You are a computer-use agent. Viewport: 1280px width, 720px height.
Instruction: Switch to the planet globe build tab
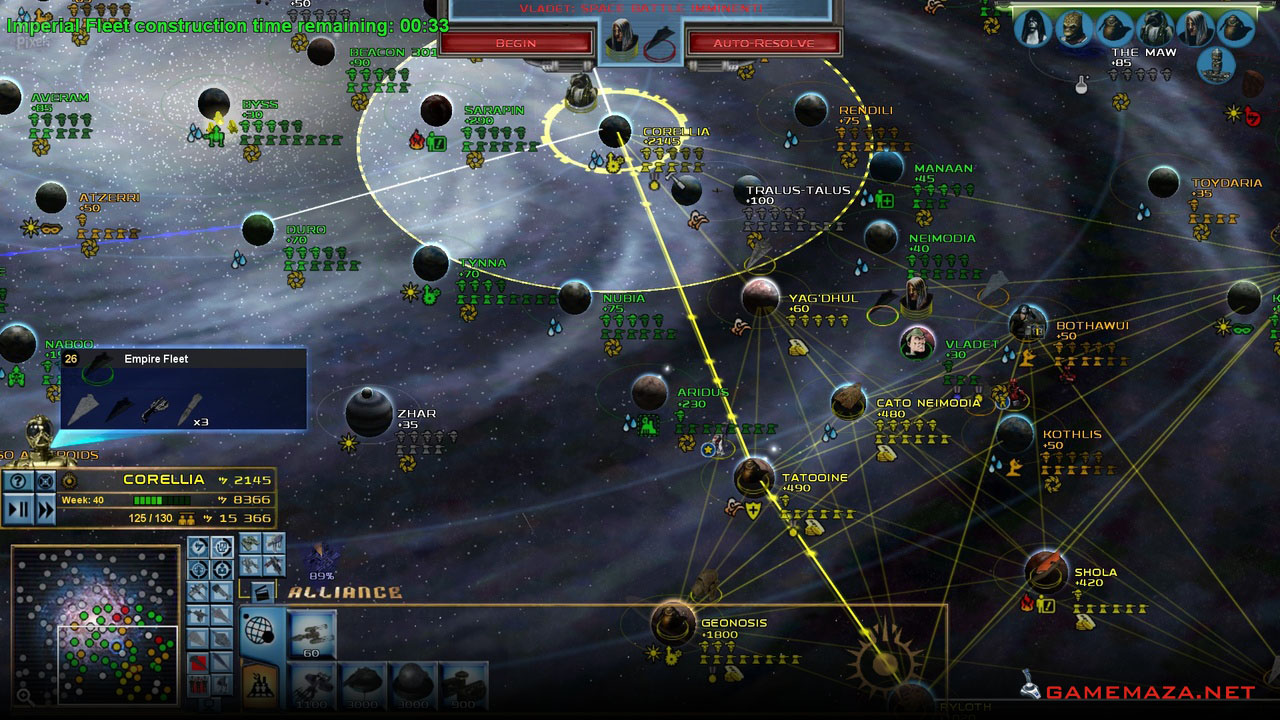pos(260,630)
